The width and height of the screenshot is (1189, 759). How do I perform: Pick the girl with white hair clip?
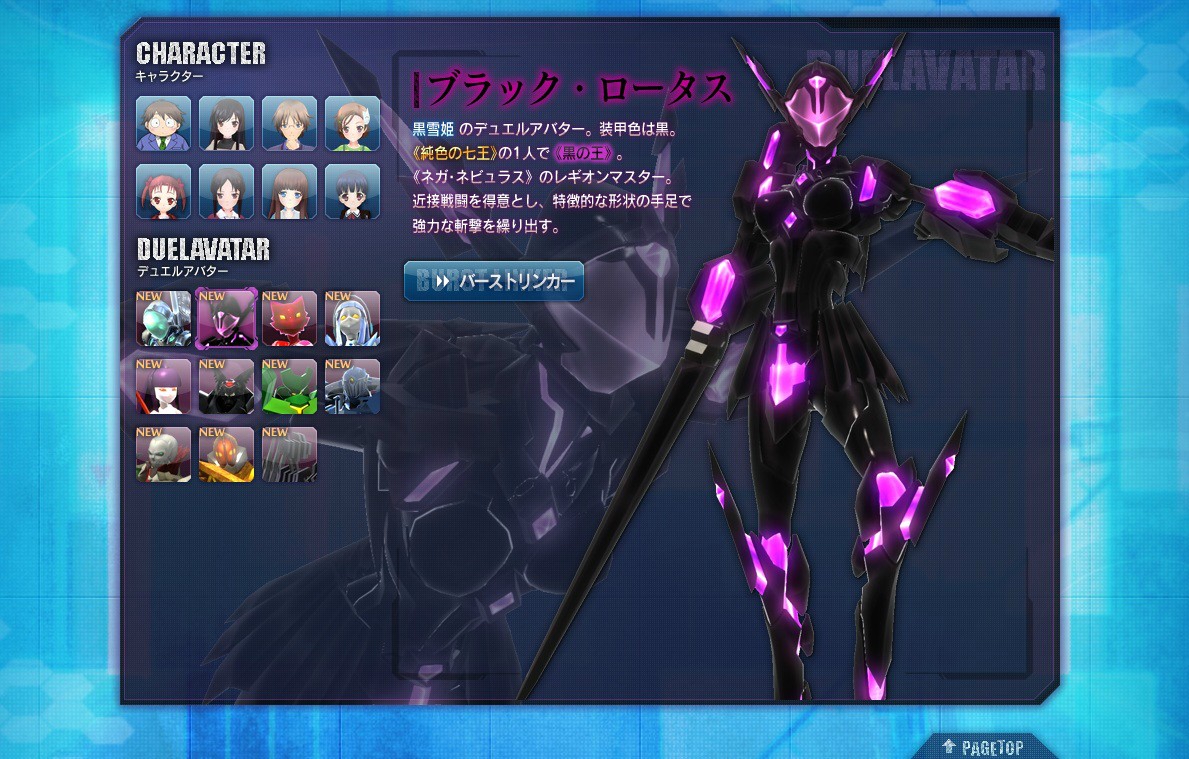coord(352,123)
